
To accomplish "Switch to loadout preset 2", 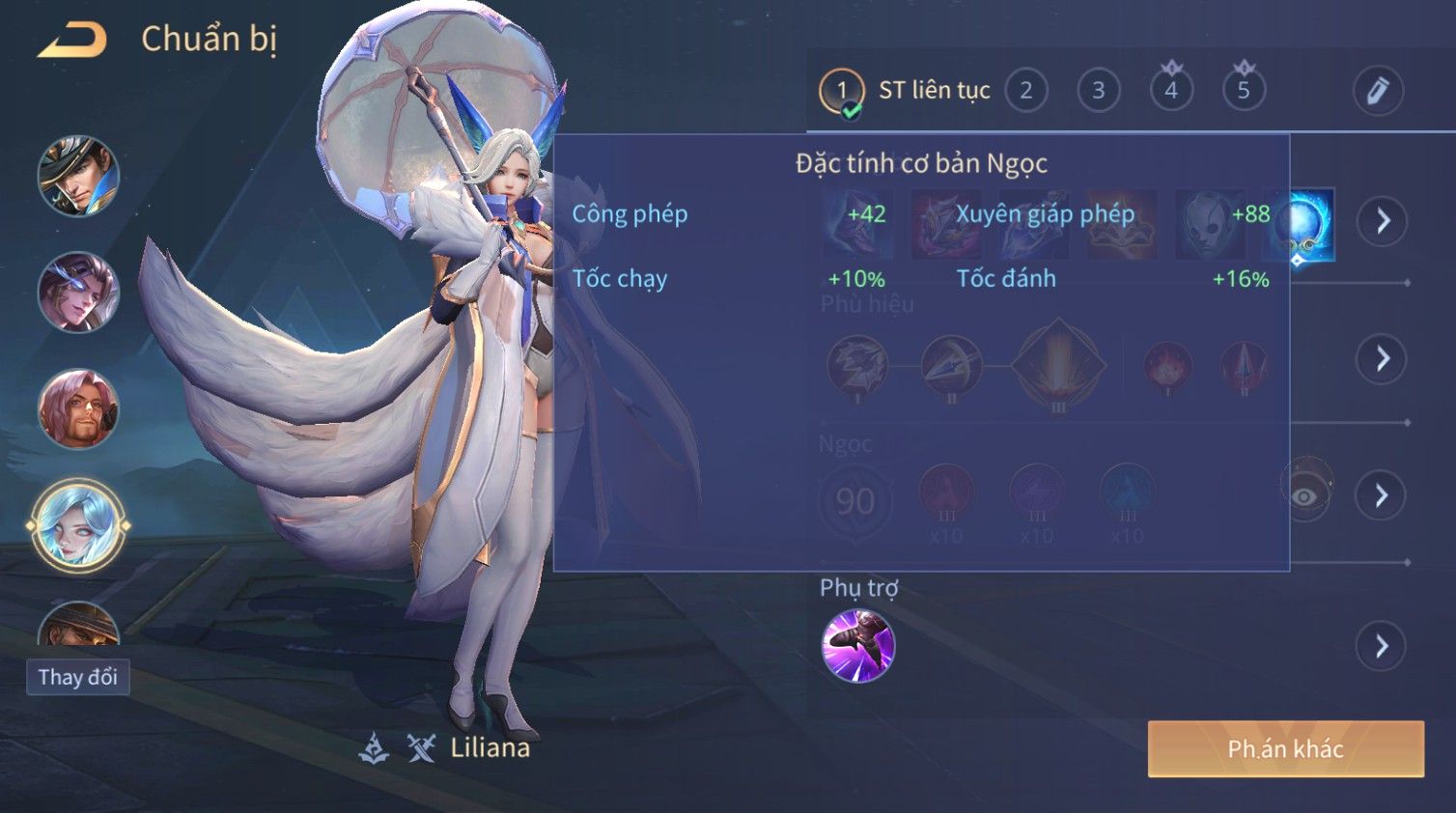I will click(1026, 91).
